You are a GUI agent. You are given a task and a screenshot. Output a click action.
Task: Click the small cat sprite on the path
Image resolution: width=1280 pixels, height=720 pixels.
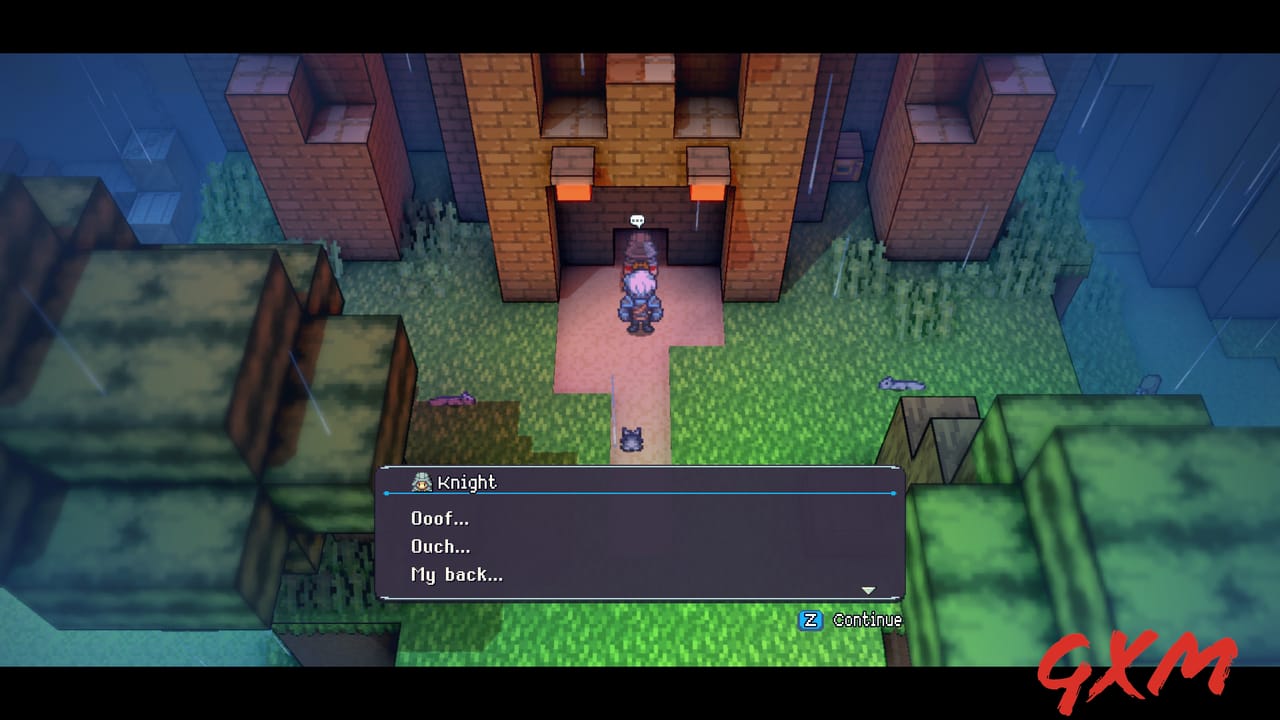630,439
